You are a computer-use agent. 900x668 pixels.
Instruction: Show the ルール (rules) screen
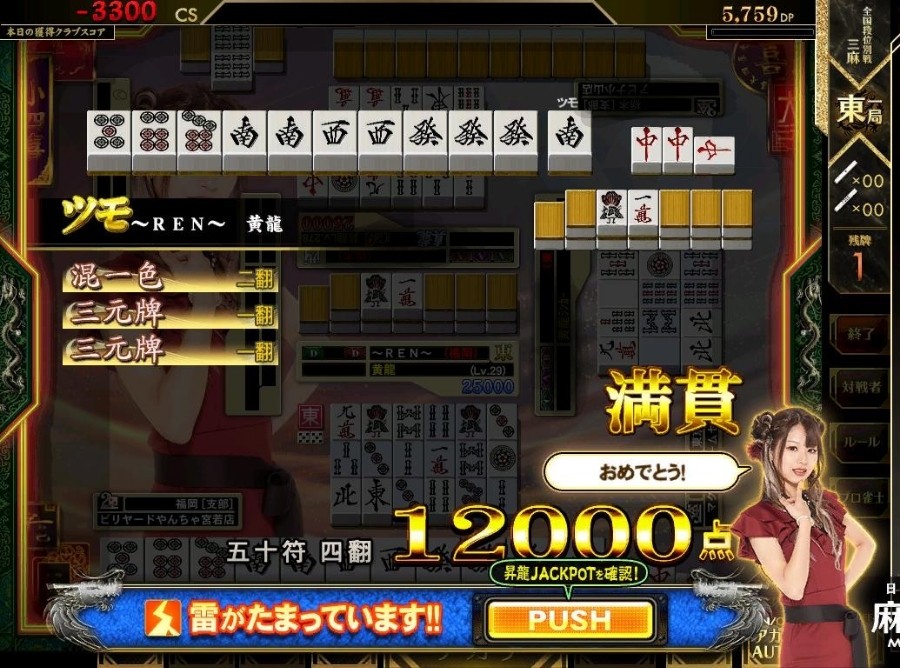point(860,441)
